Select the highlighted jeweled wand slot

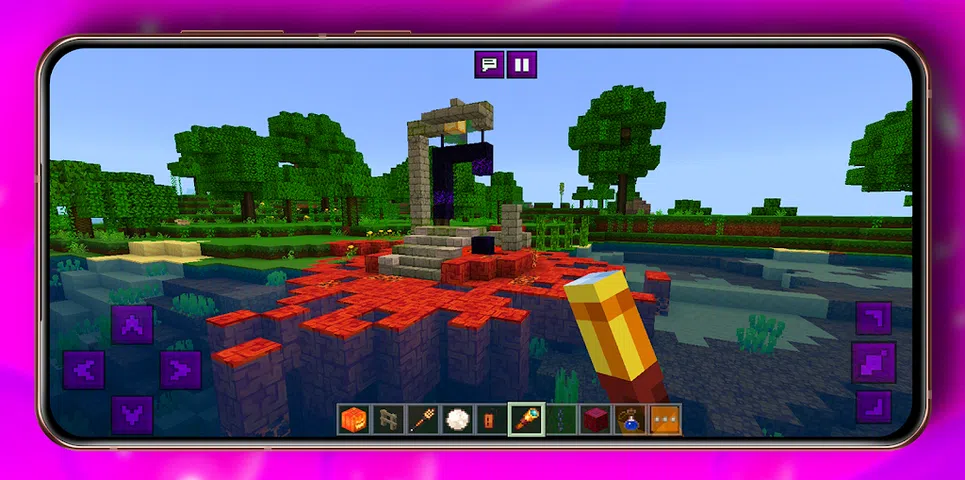(526, 419)
